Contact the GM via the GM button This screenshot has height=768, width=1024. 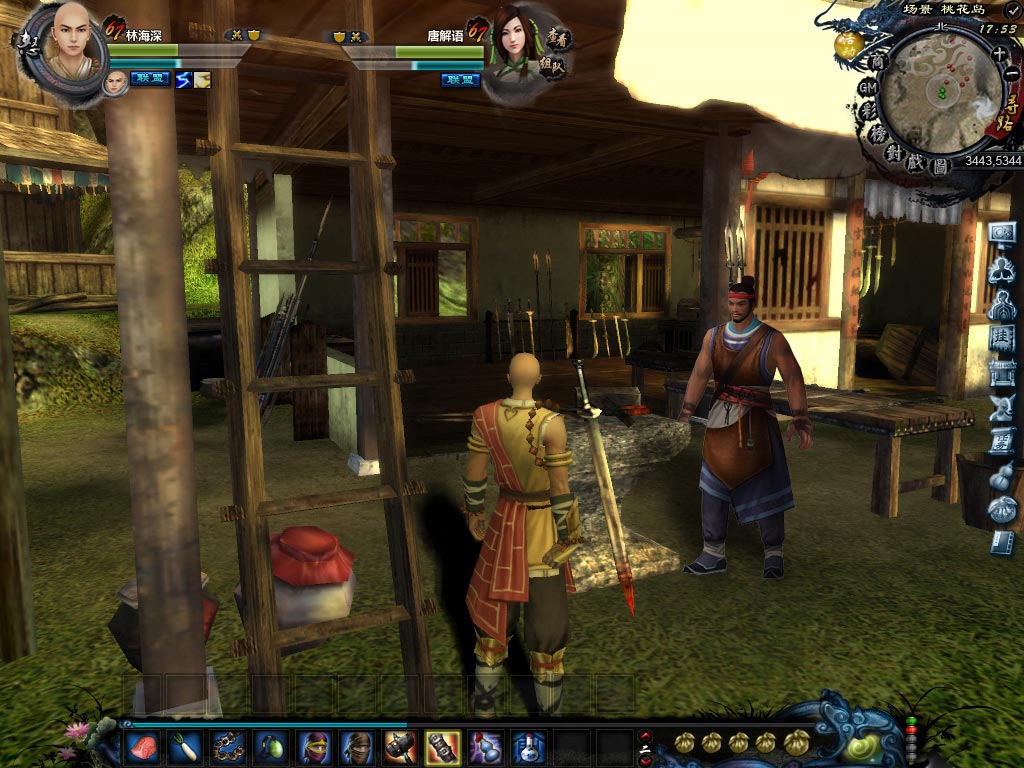pyautogui.click(x=868, y=87)
